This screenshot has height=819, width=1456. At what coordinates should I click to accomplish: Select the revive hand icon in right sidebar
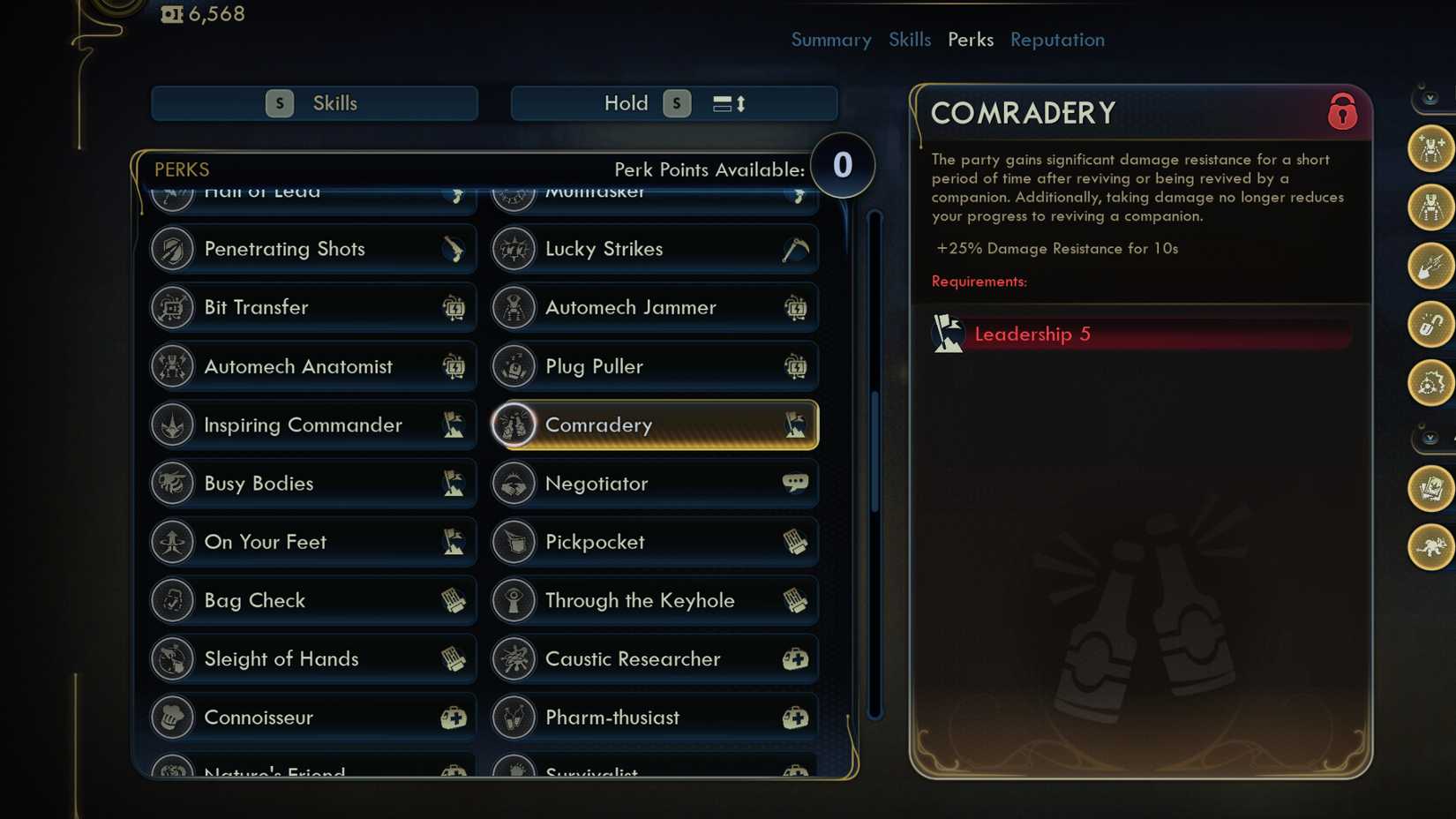coord(1430,269)
